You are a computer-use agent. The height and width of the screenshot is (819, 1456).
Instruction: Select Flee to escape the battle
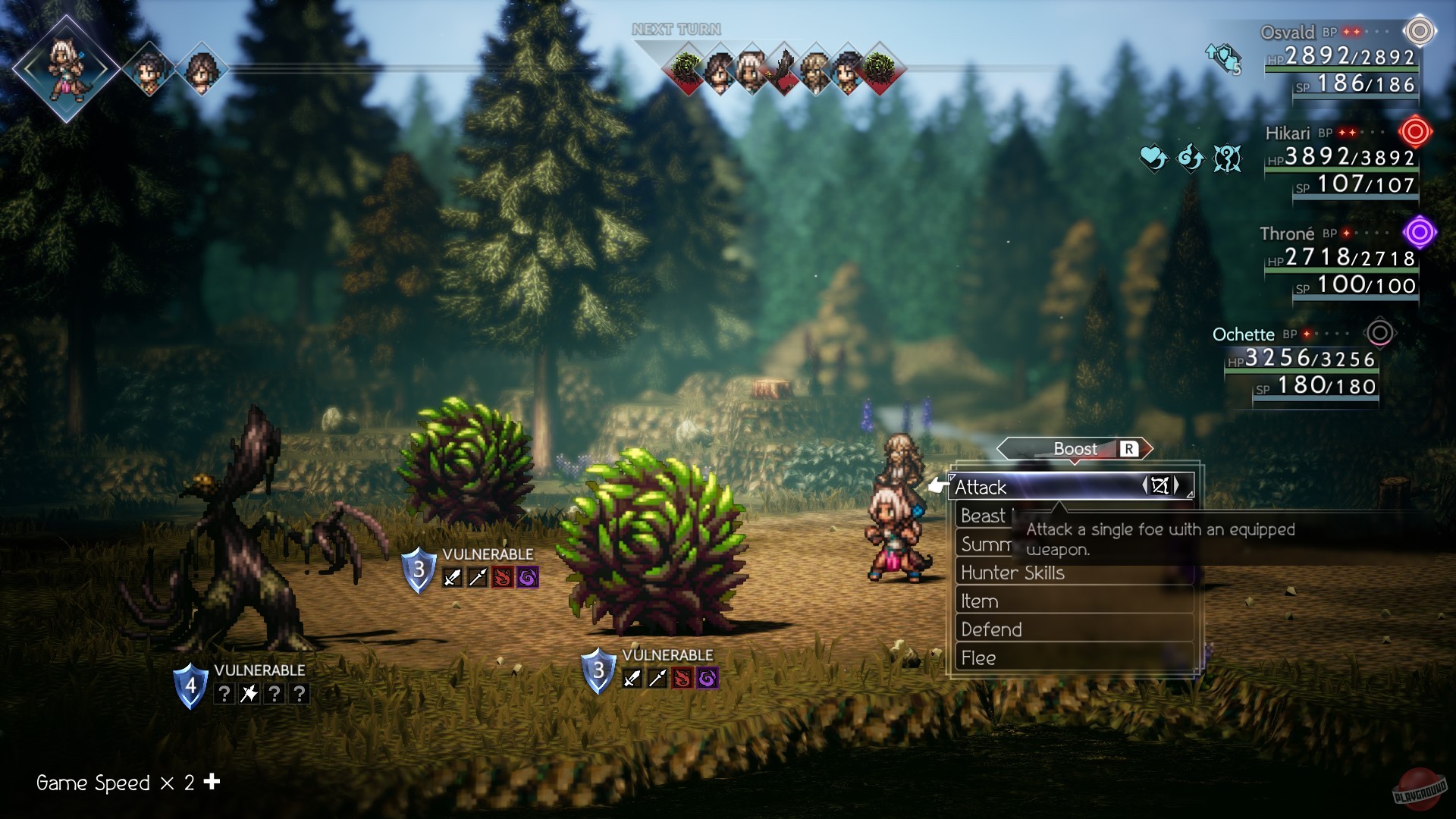click(x=978, y=658)
